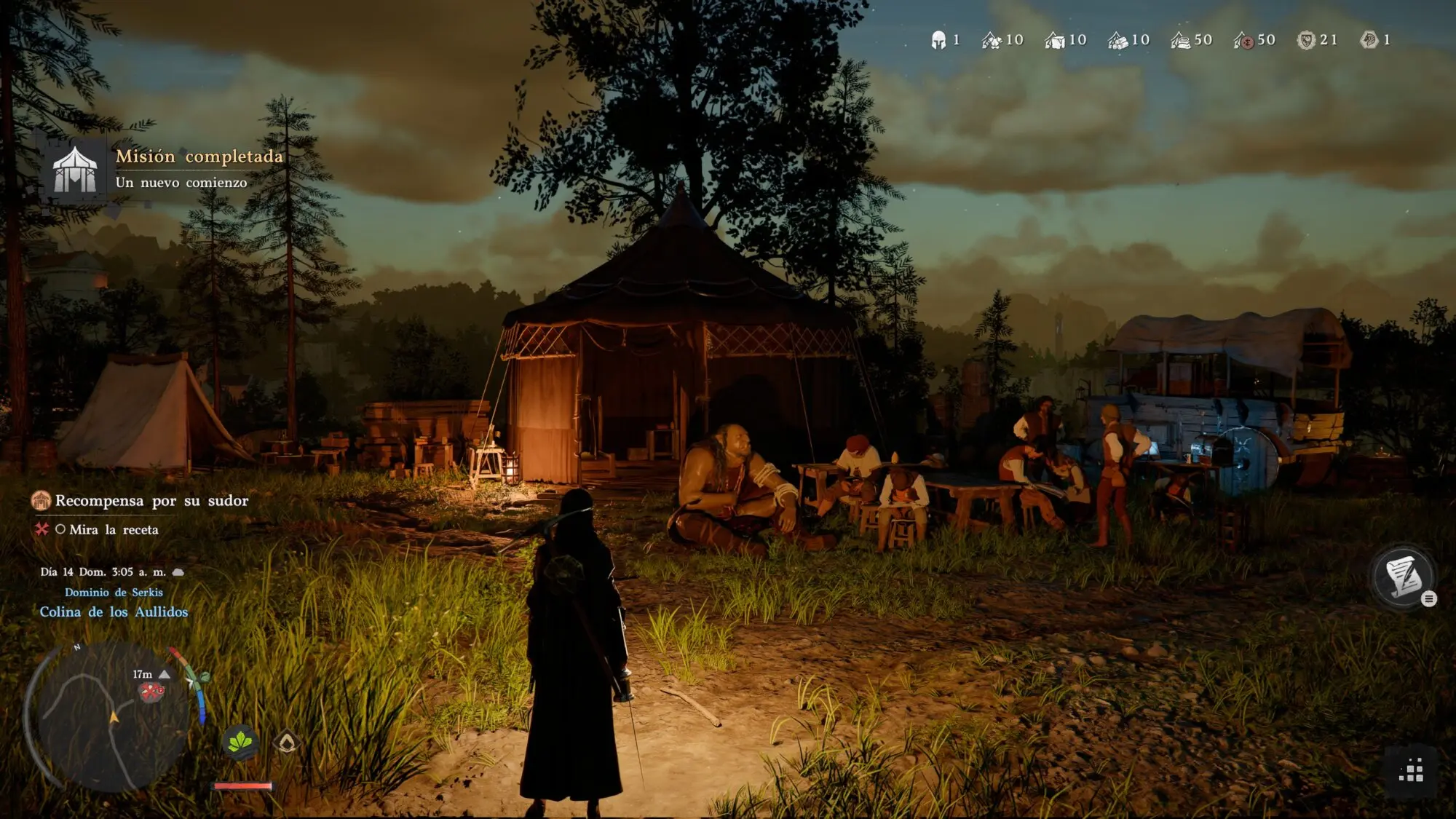Click the hooded figure diamond icon
The width and height of the screenshot is (1456, 819).
(x=287, y=743)
